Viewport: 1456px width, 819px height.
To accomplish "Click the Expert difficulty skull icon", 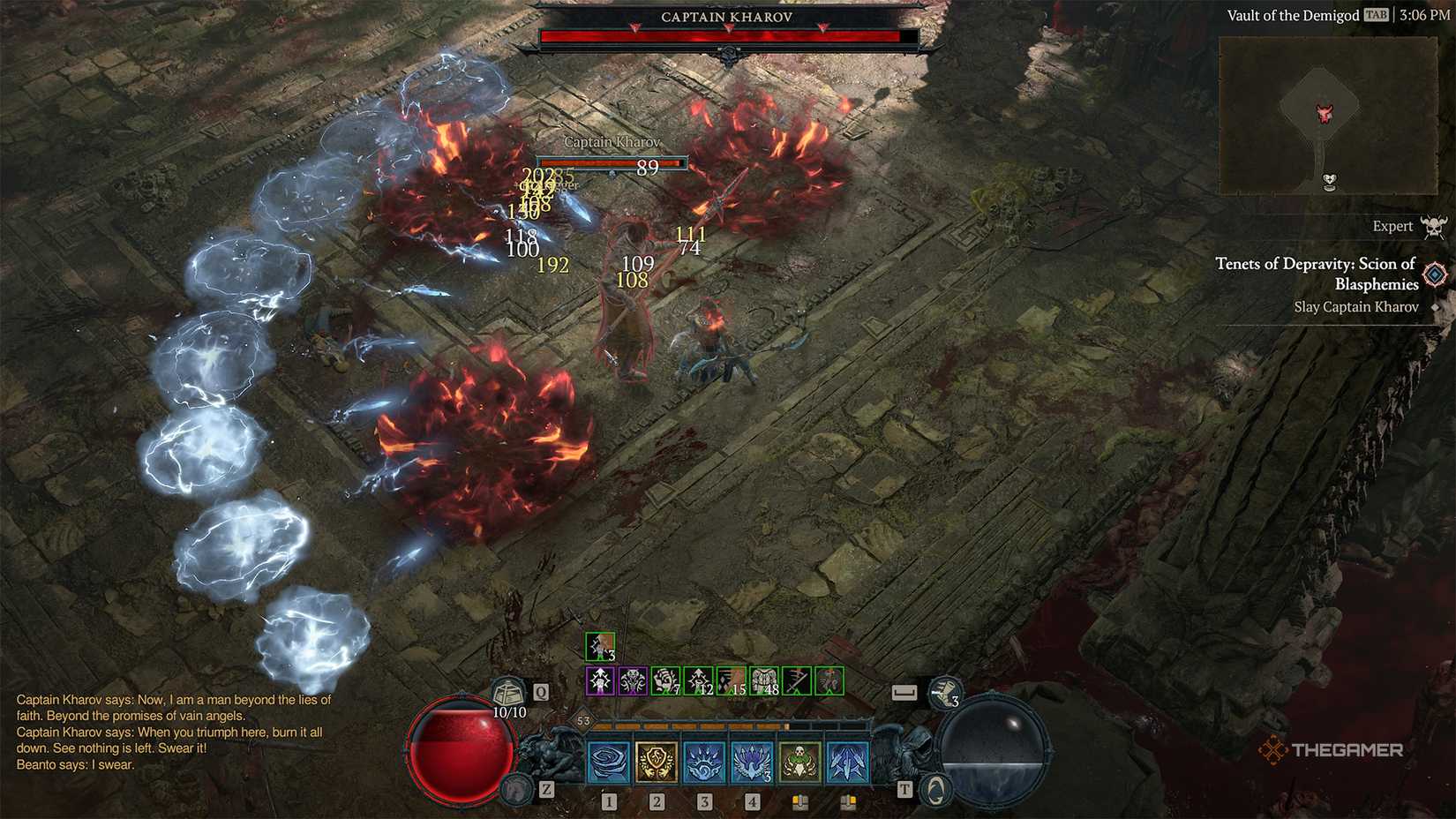I will point(1435,226).
